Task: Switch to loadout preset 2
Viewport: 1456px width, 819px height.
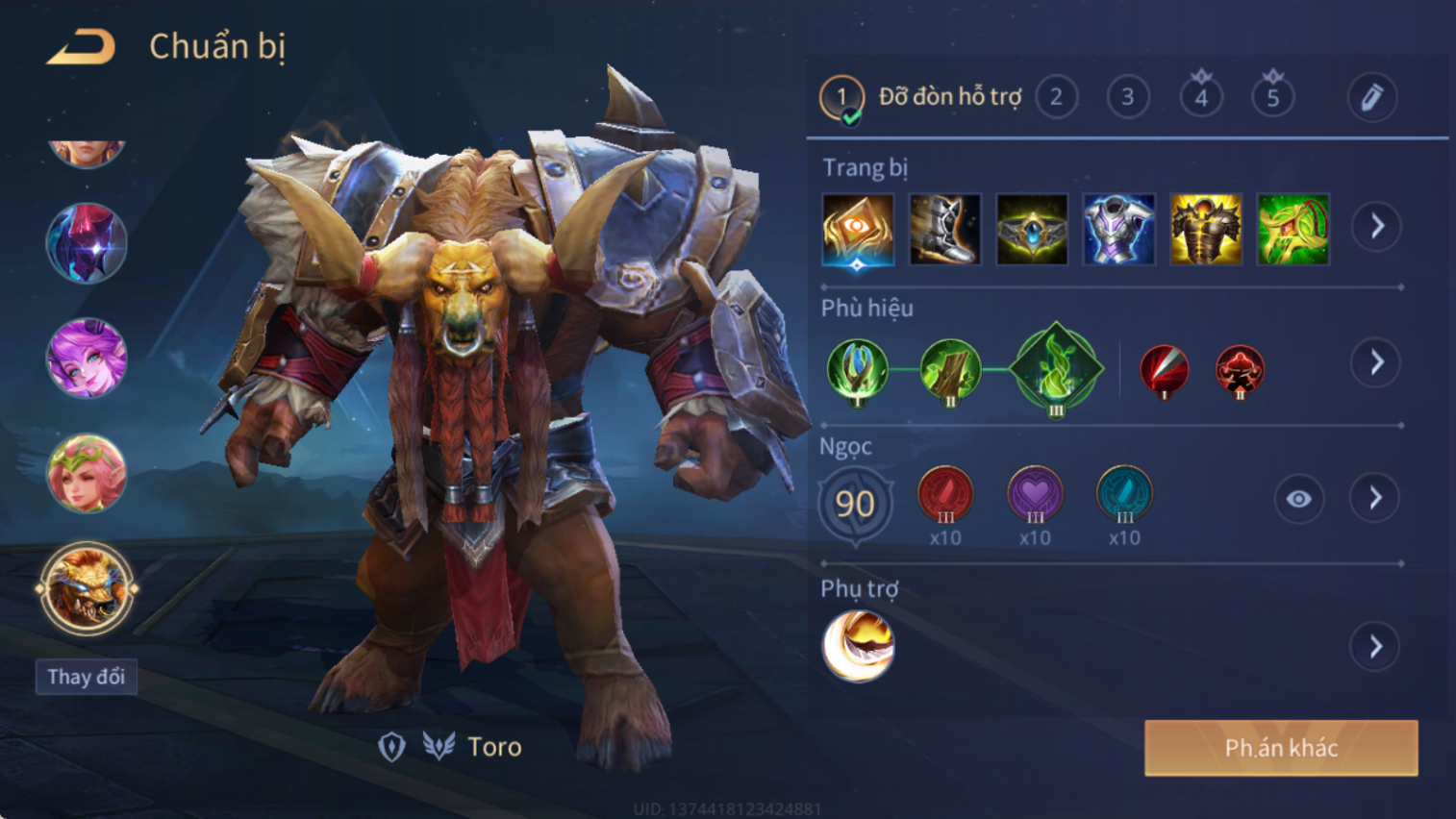Action: [1056, 97]
